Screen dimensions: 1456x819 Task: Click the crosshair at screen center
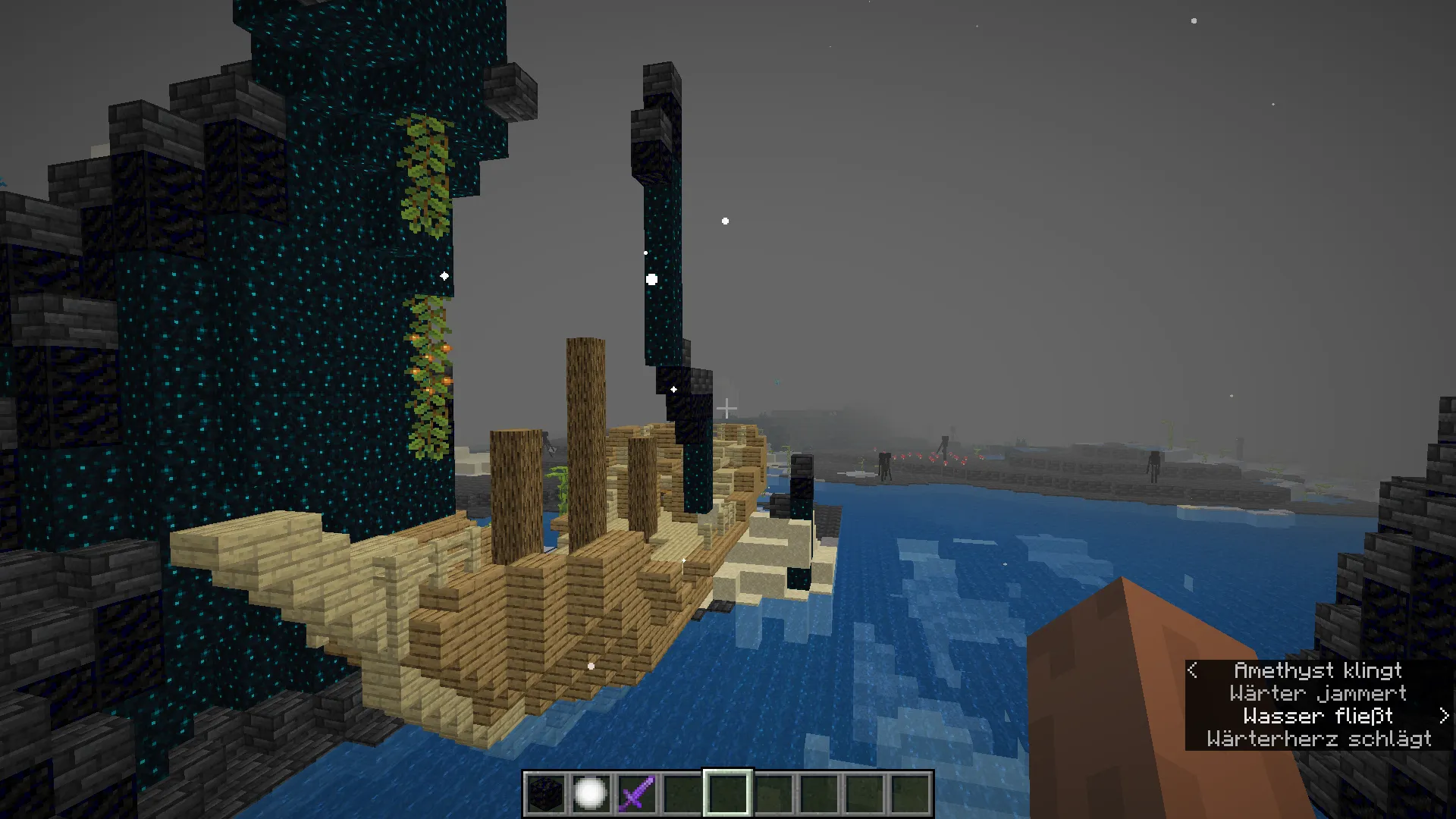click(728, 409)
